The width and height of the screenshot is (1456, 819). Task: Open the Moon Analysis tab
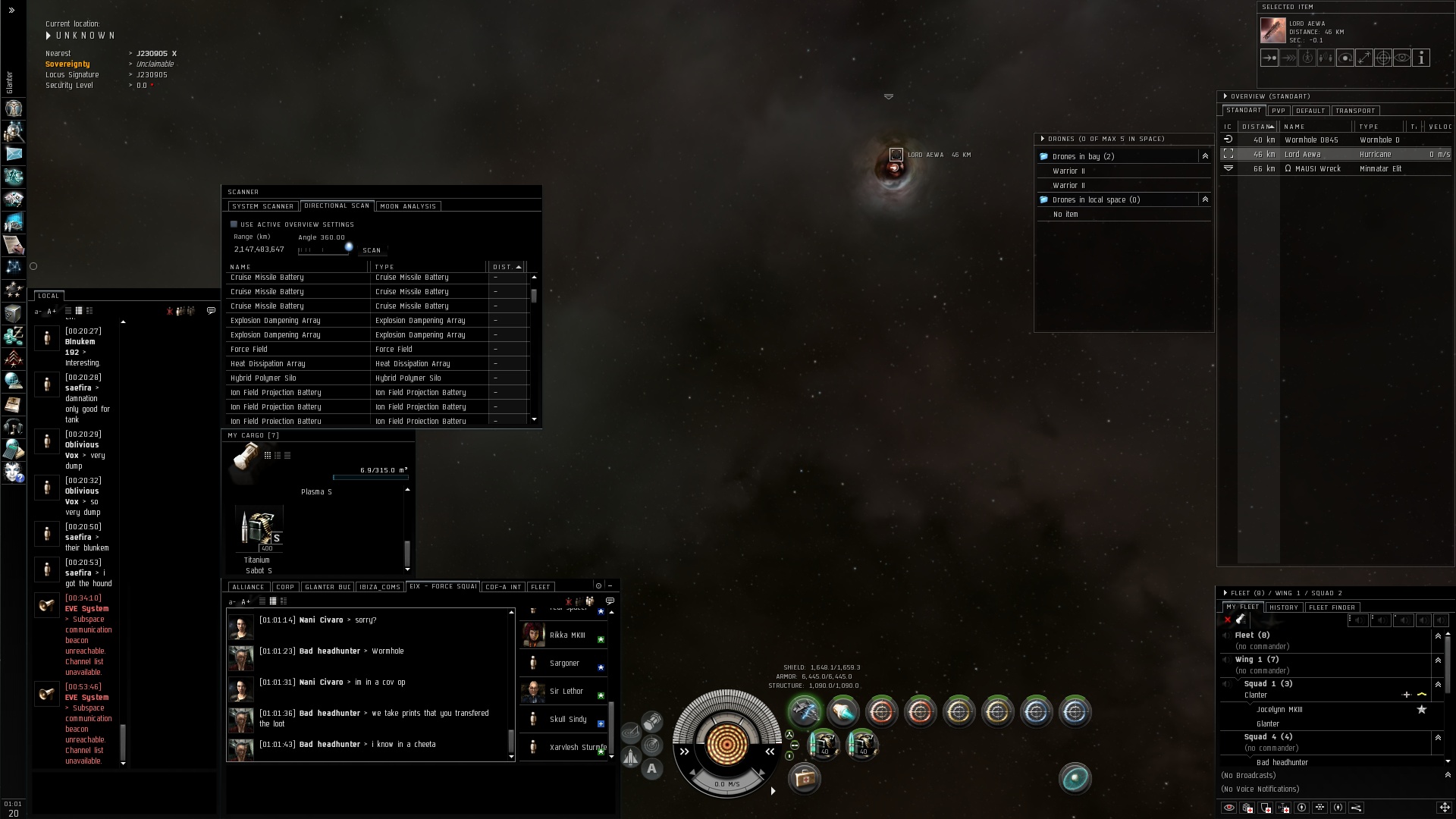[x=408, y=206]
